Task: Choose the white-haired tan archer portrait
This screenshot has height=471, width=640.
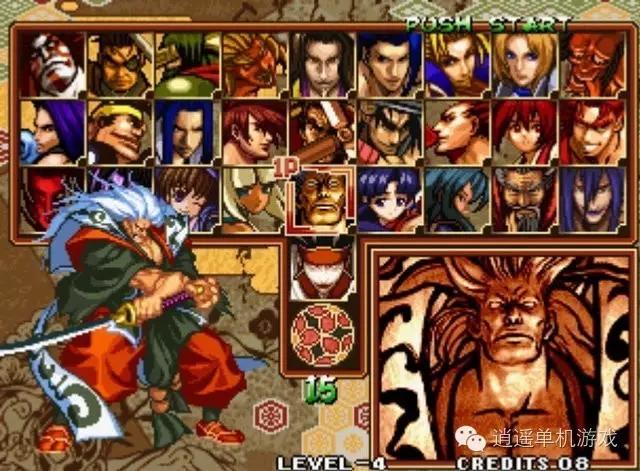Action: 253,198
